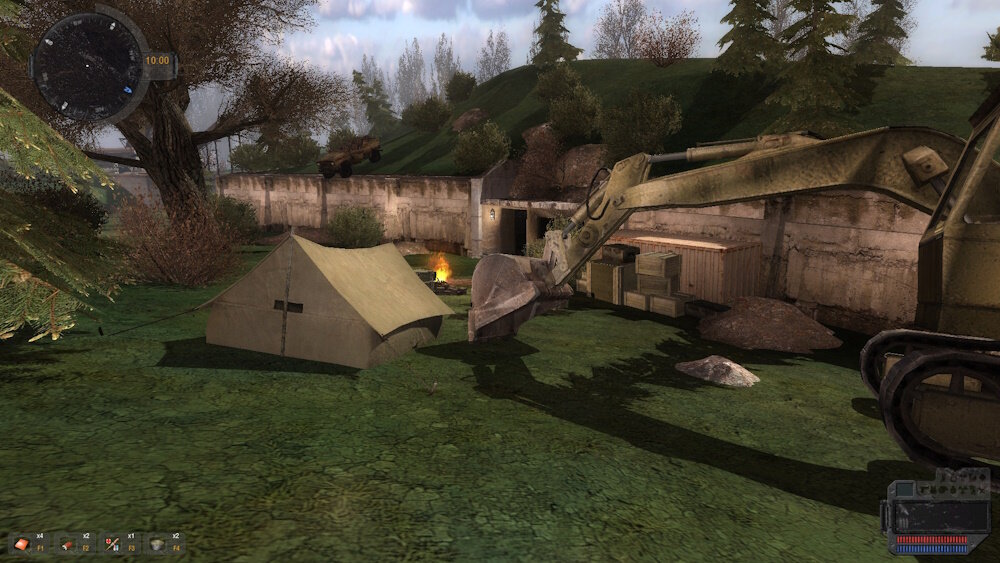Select the grey bowl item in slot F4
The image size is (1000, 563).
pyautogui.click(x=157, y=543)
